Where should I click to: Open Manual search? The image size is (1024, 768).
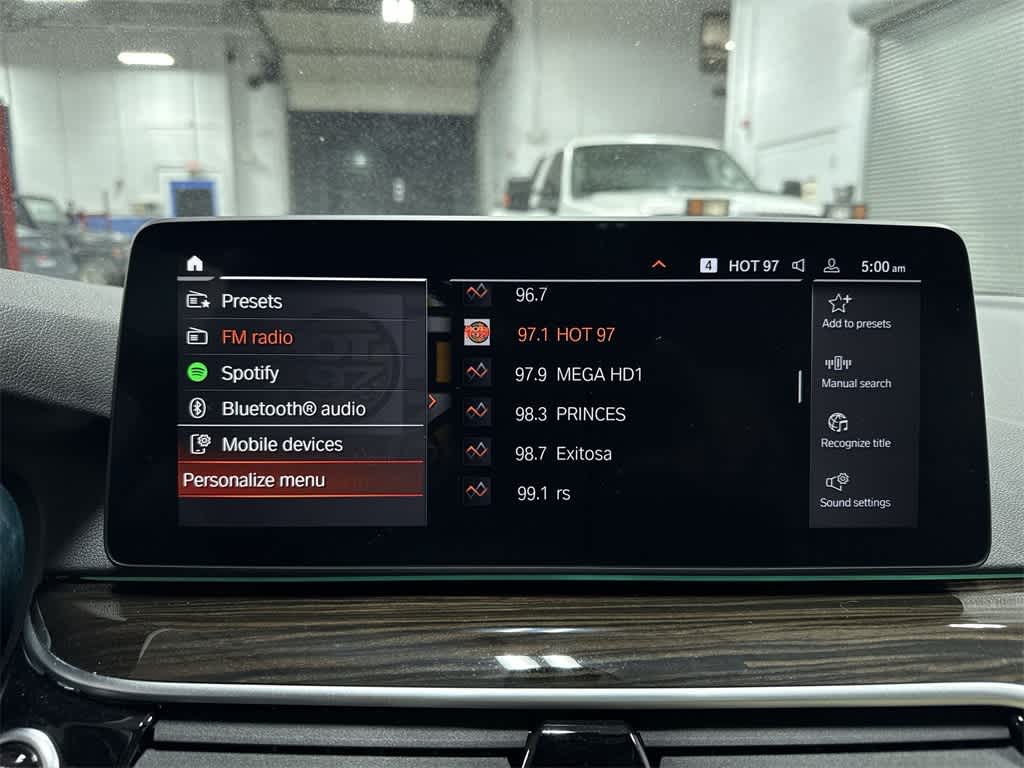[856, 371]
